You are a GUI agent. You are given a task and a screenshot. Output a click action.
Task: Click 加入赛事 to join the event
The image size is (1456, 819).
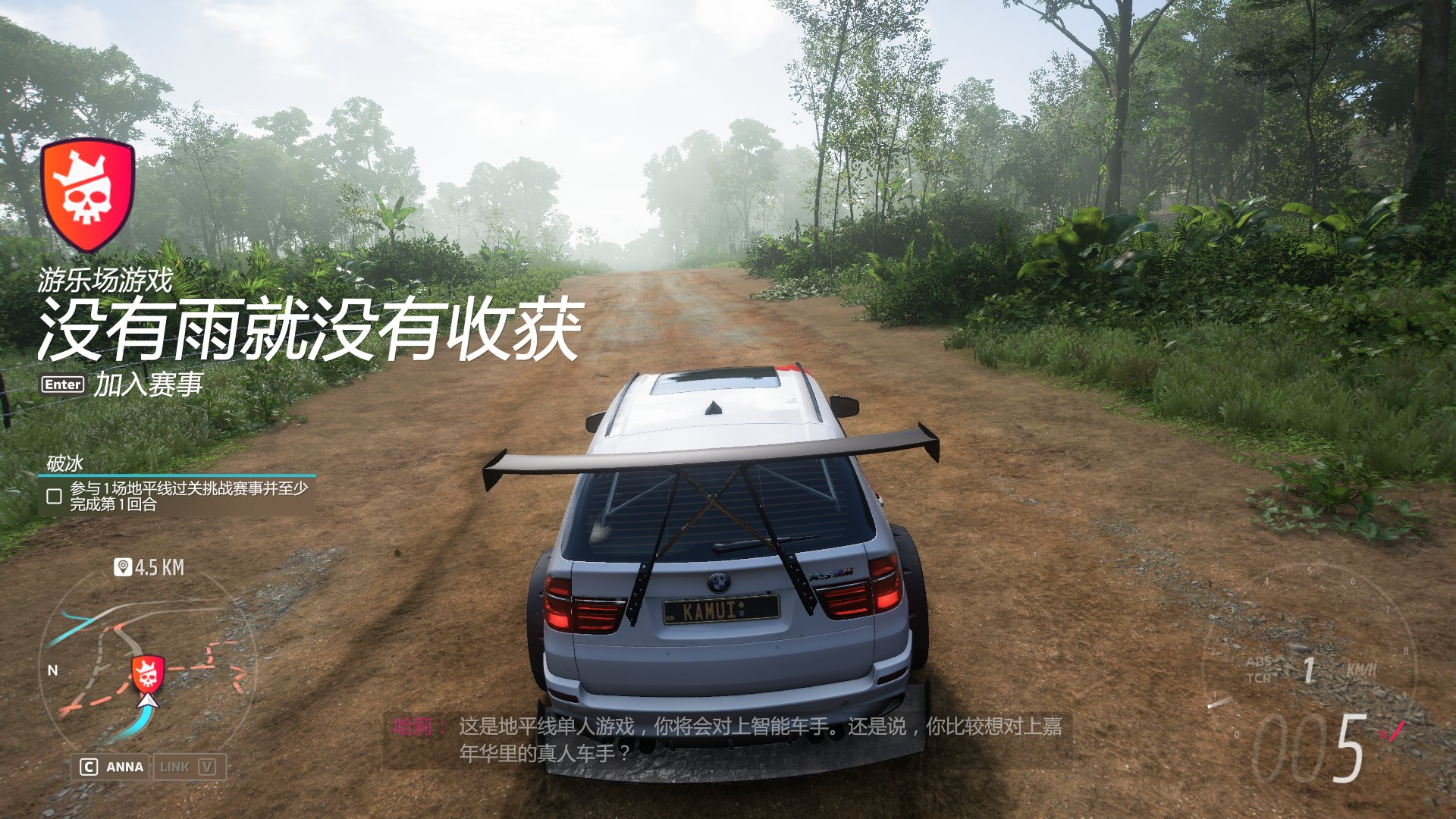tap(149, 384)
